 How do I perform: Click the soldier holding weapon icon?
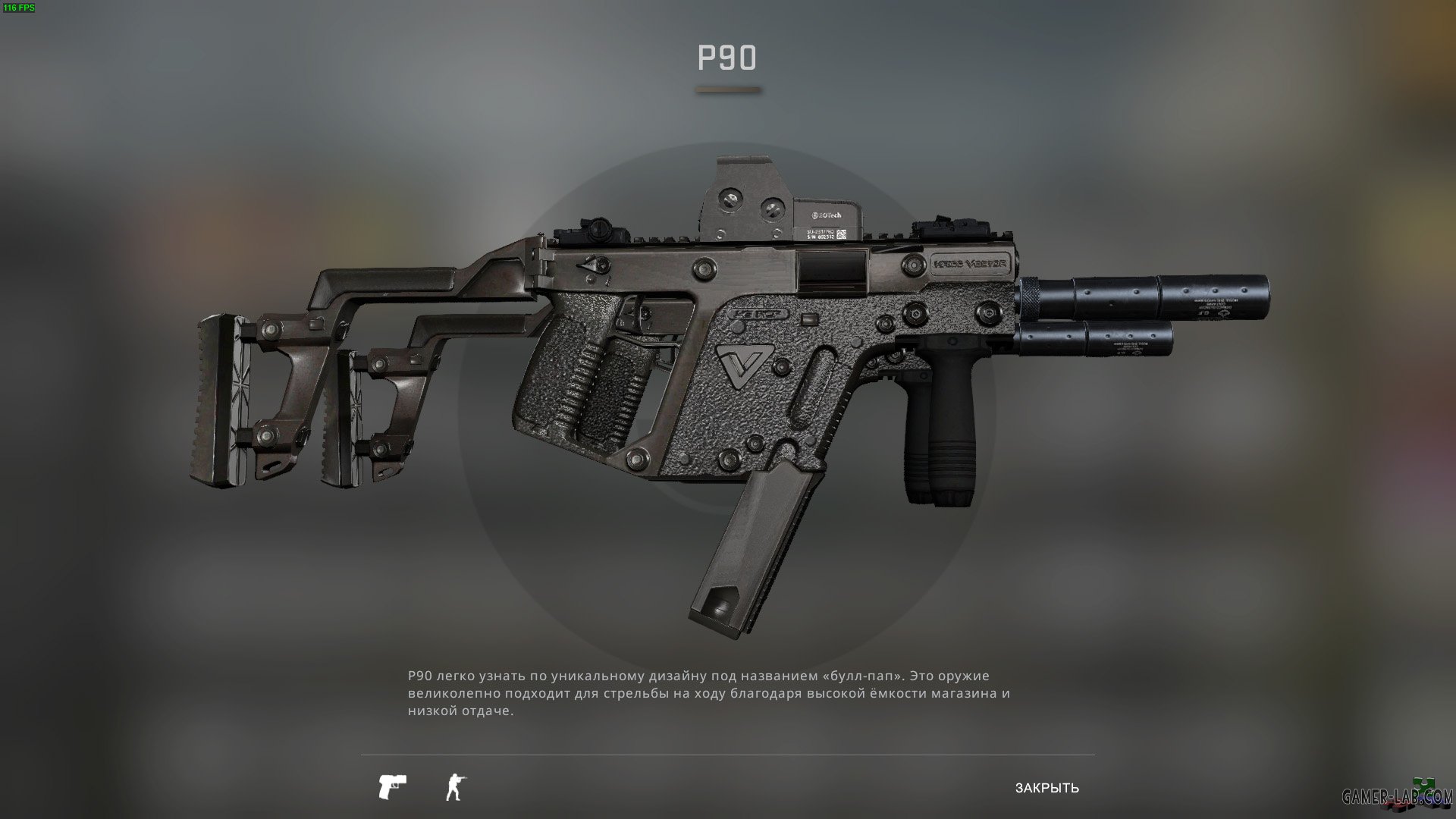tap(453, 786)
